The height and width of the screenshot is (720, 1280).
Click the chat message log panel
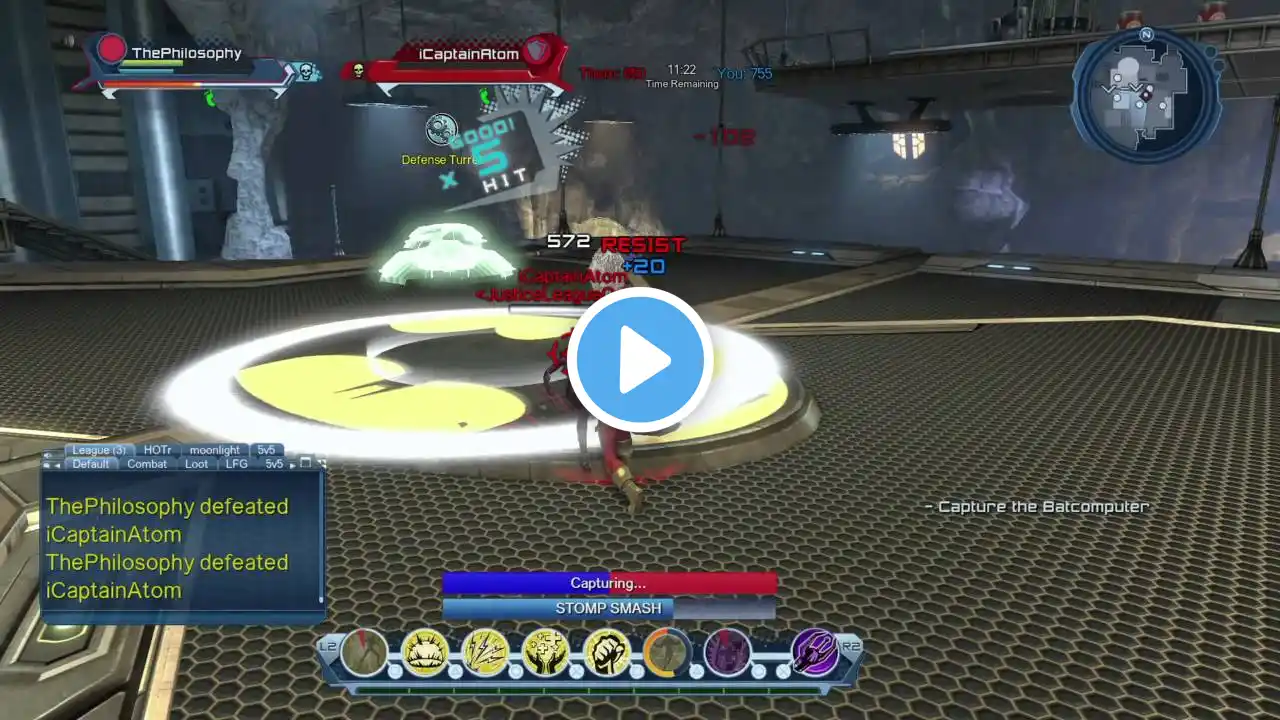(180, 548)
